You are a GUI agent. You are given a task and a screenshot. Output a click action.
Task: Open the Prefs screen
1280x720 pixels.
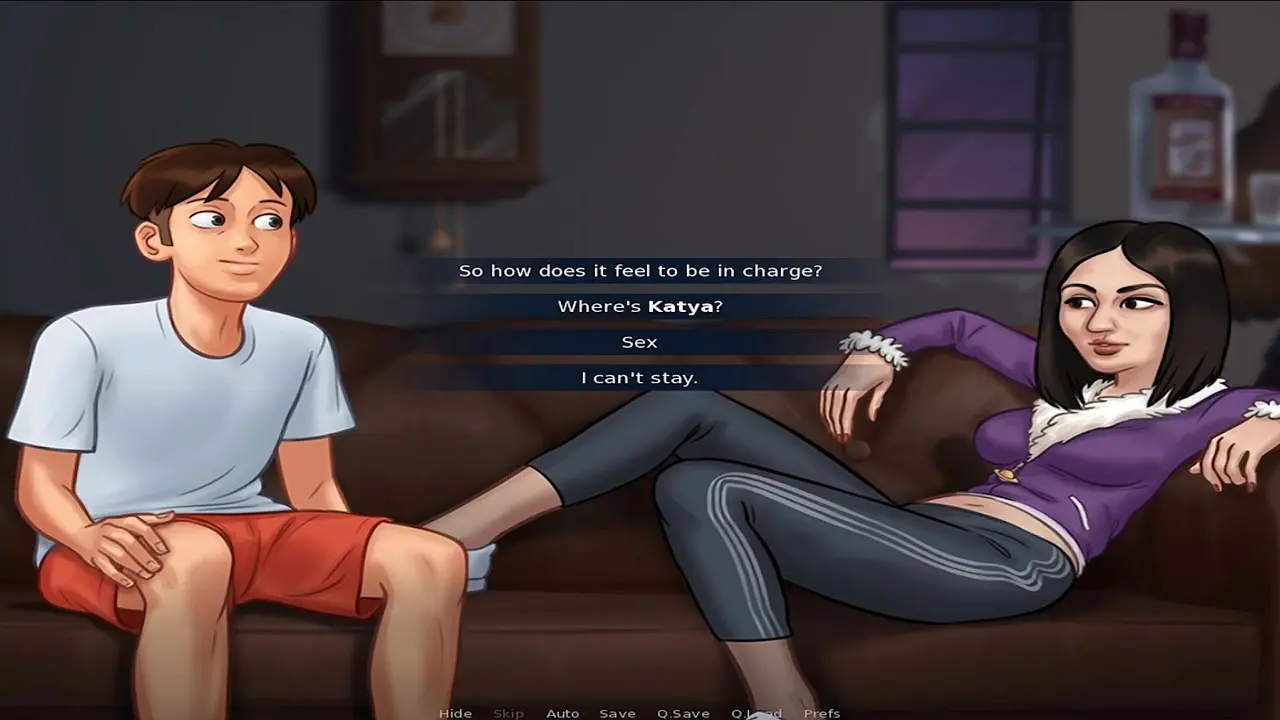click(822, 713)
